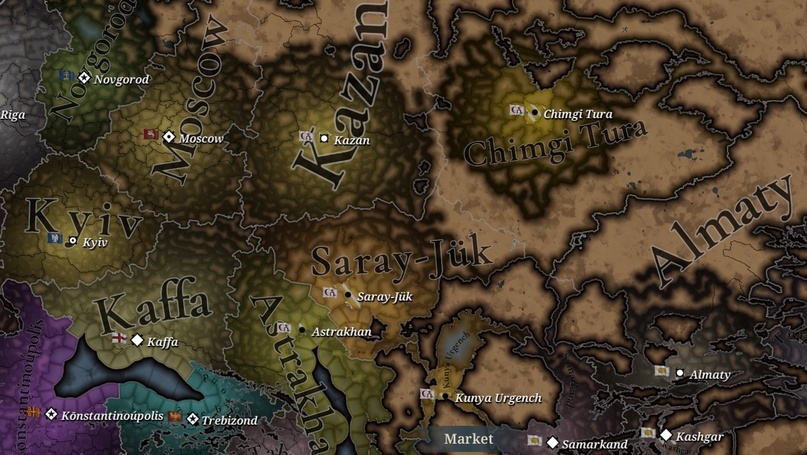Viewport: 807px width, 455px height.
Task: Select the Kunya Urgench market marker
Action: (x=445, y=397)
